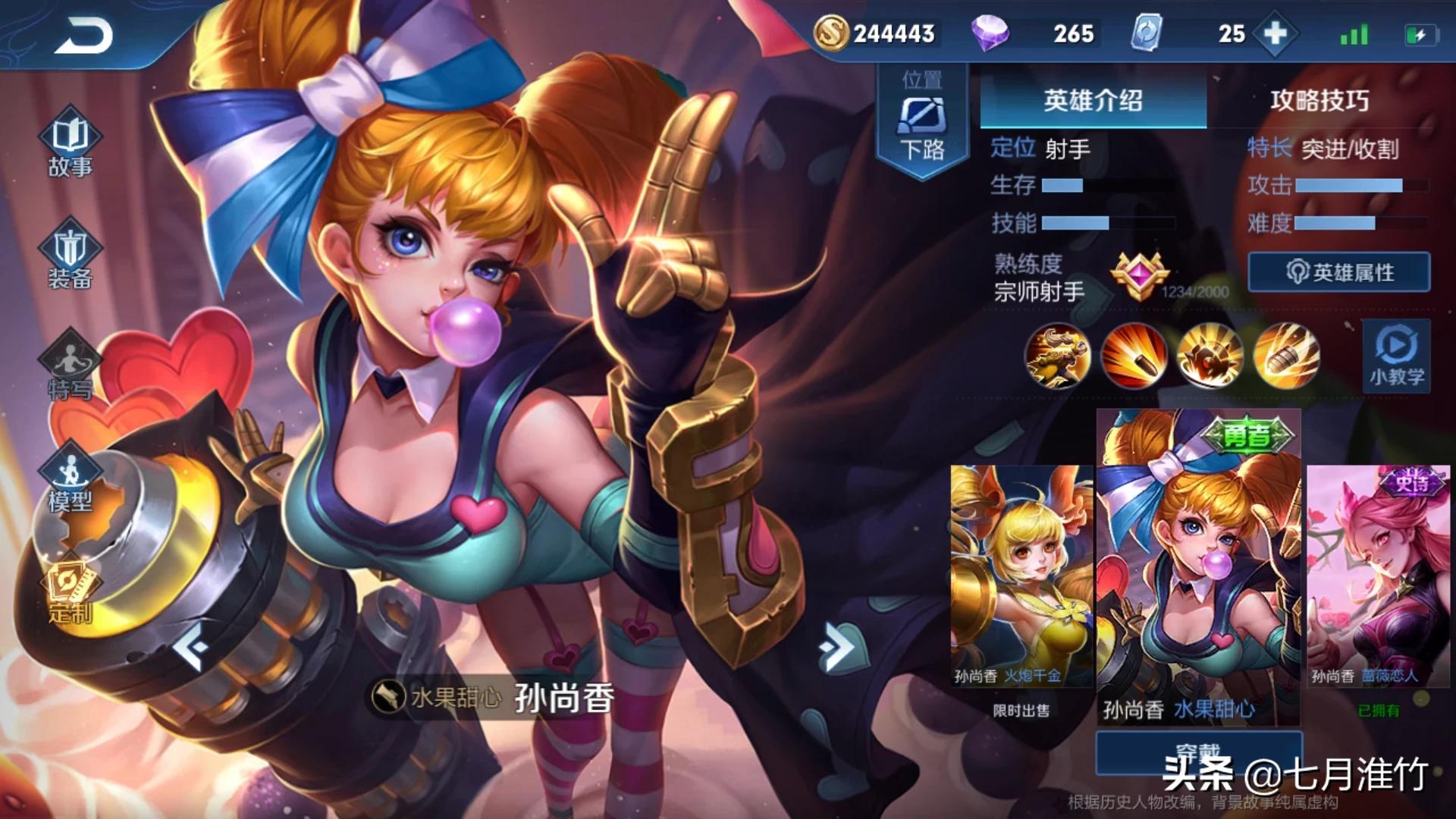The height and width of the screenshot is (819, 1456).
Task: Select the explosive burst skill icon
Action: coord(1210,355)
